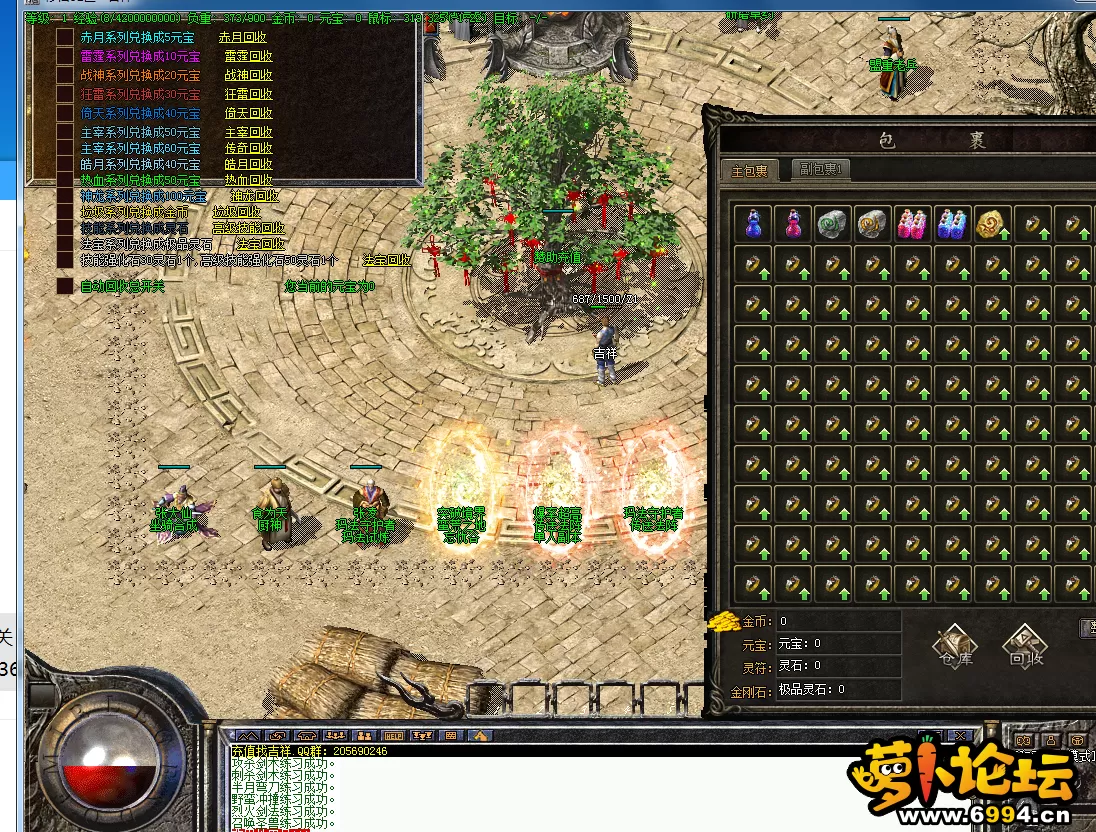Pick the gray stone with green swirl

pos(832,223)
